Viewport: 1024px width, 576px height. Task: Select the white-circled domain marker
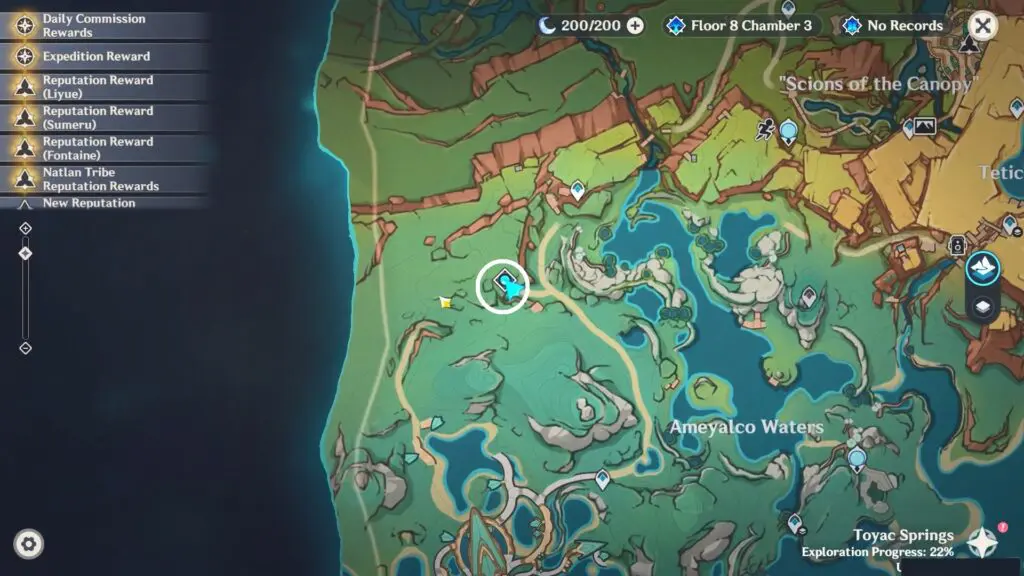pyautogui.click(x=501, y=287)
